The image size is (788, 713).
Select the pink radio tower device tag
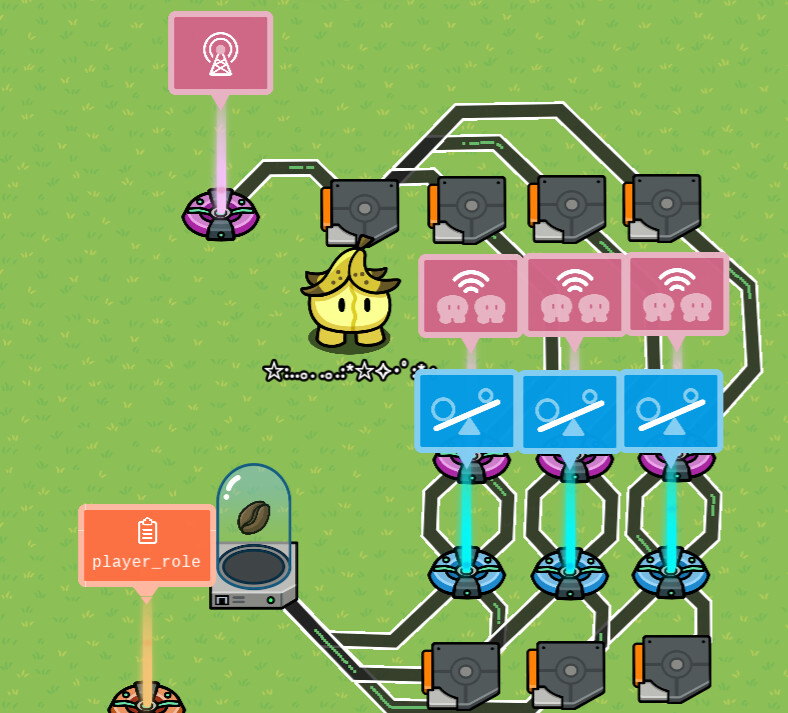pos(220,54)
